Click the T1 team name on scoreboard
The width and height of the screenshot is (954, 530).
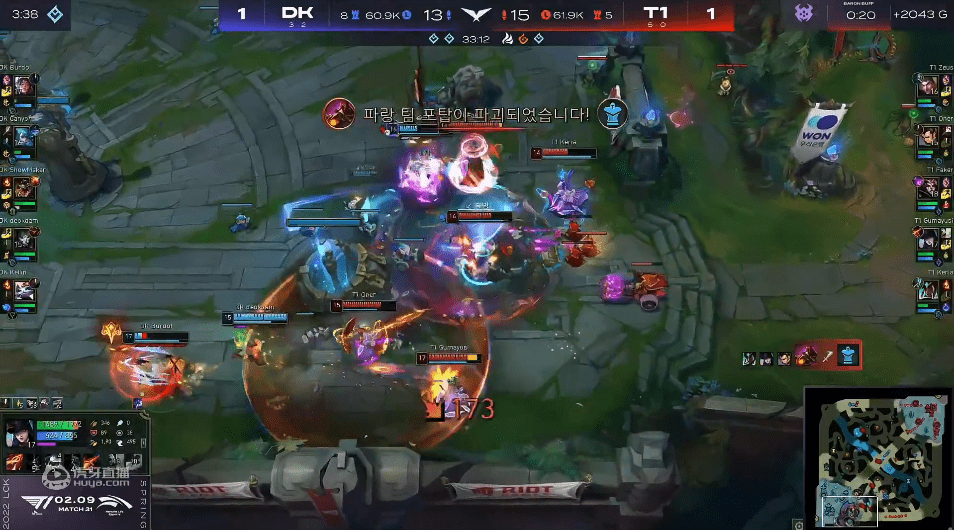click(657, 13)
